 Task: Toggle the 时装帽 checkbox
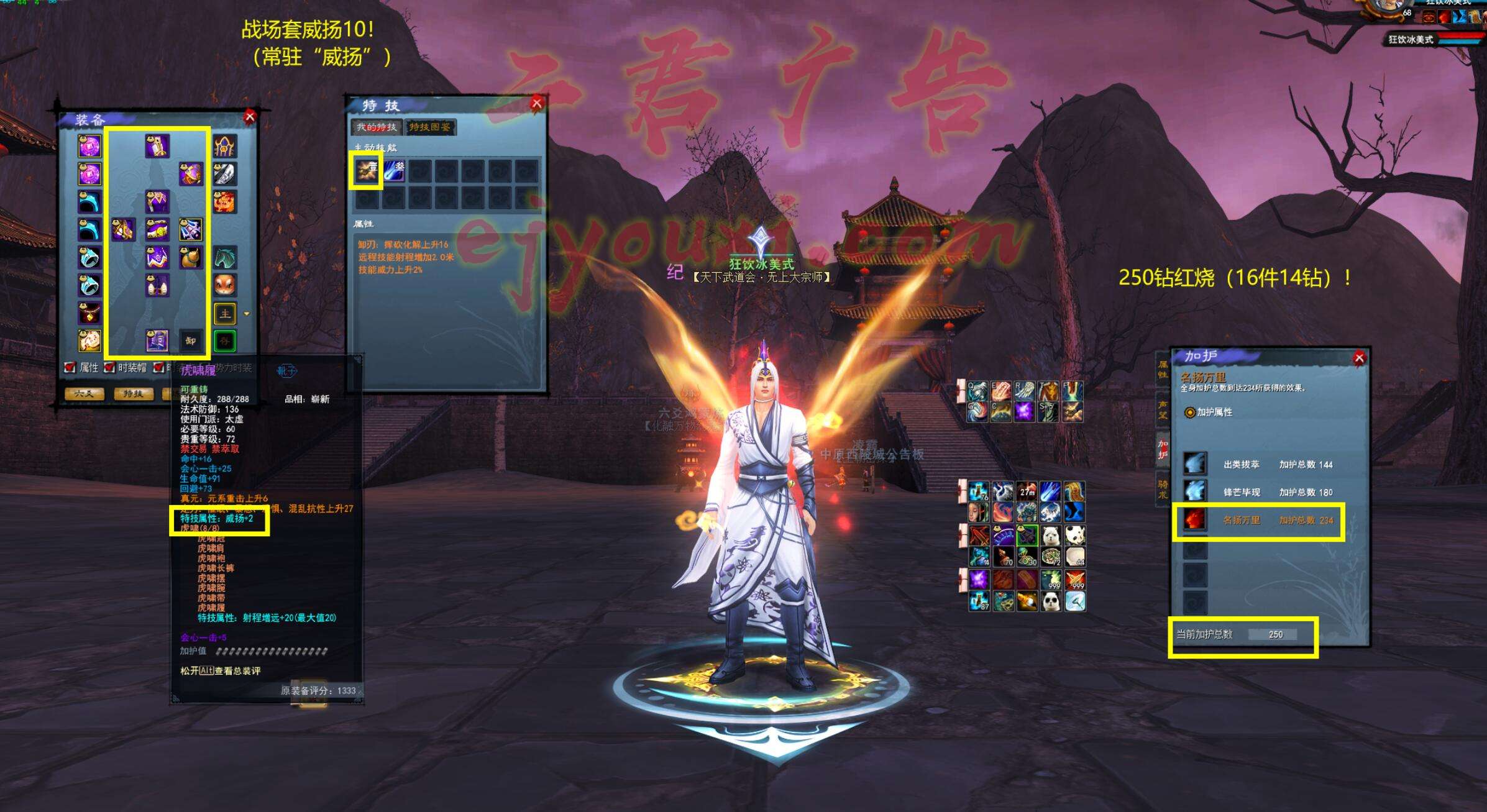point(109,368)
